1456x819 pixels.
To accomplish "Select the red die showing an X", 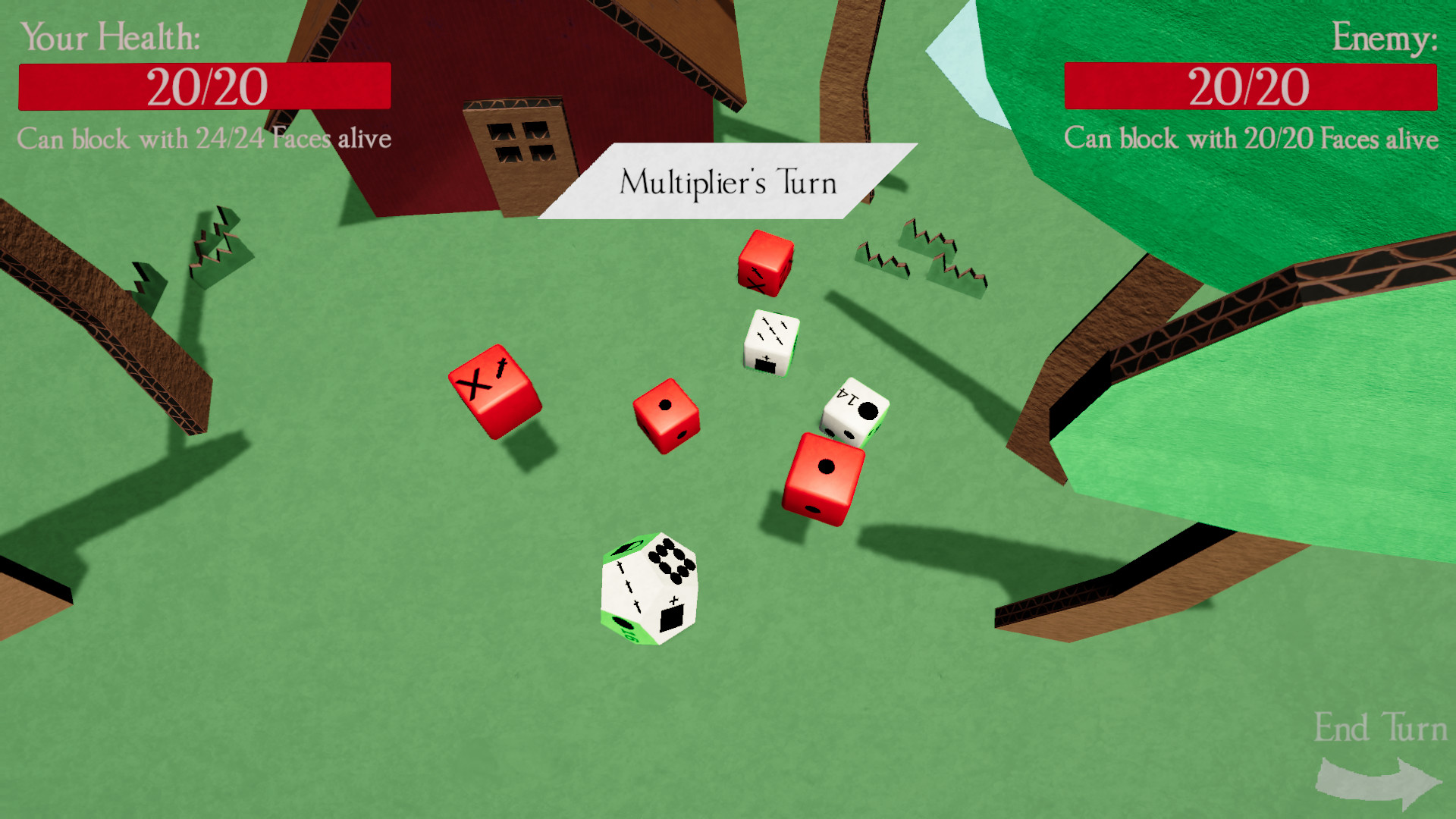I will 494,391.
